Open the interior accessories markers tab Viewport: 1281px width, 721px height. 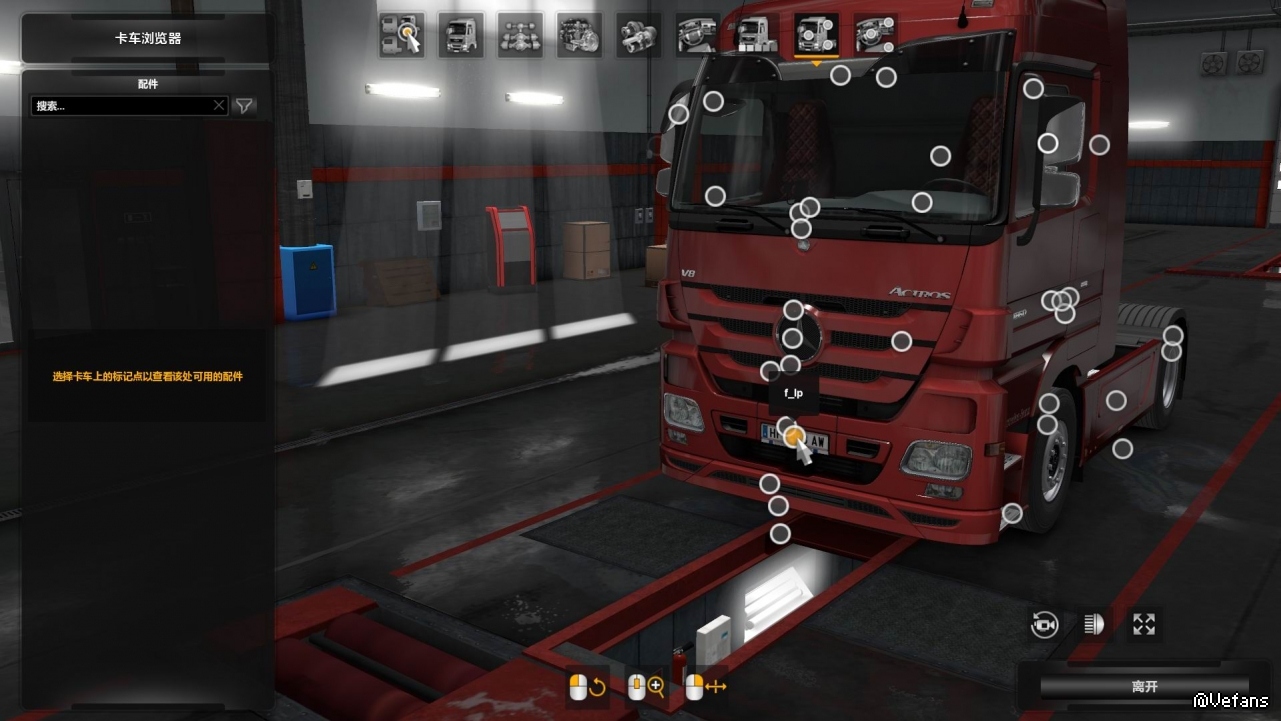(875, 35)
